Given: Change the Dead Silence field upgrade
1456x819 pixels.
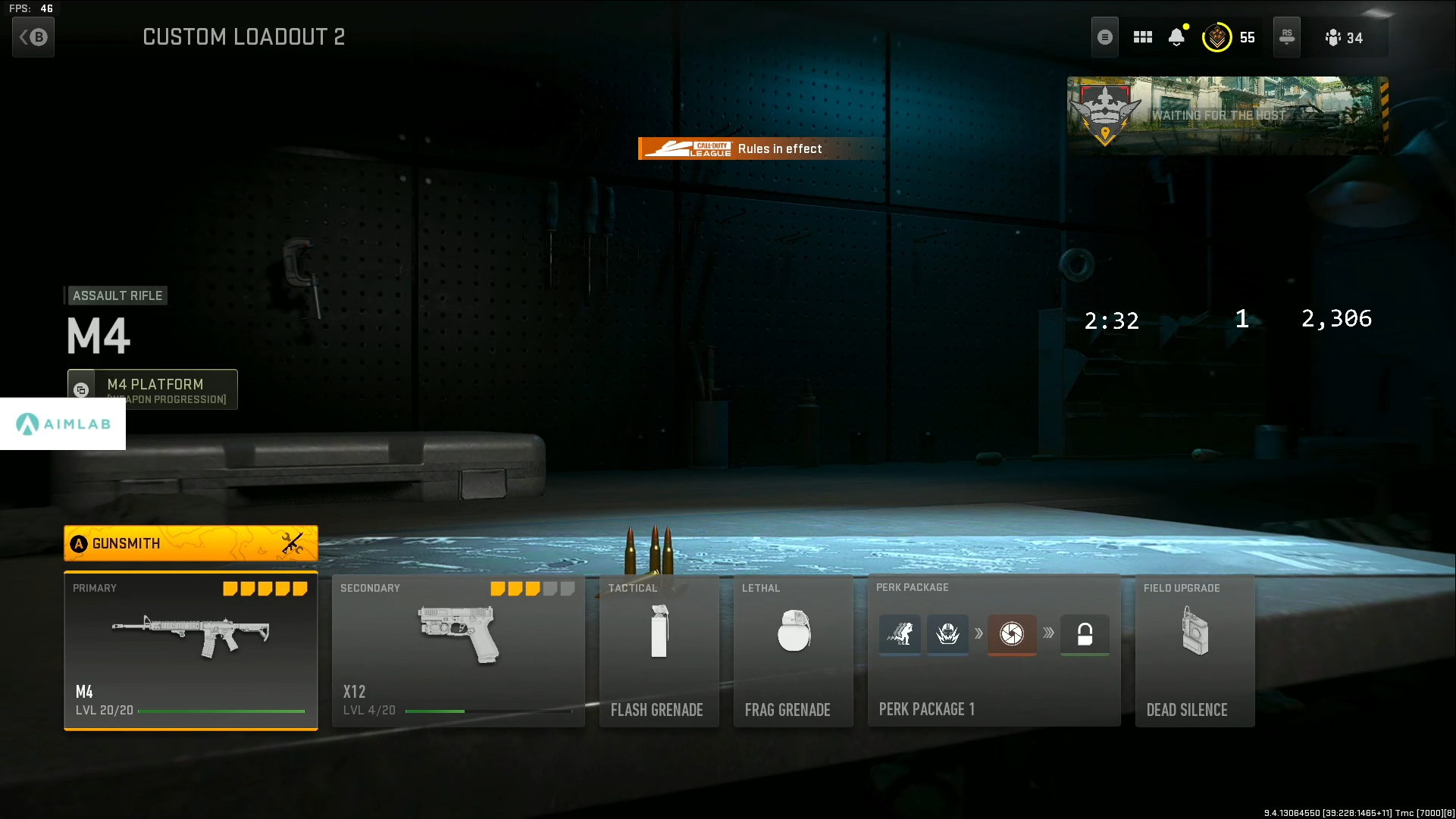Looking at the screenshot, I should click(x=1195, y=651).
